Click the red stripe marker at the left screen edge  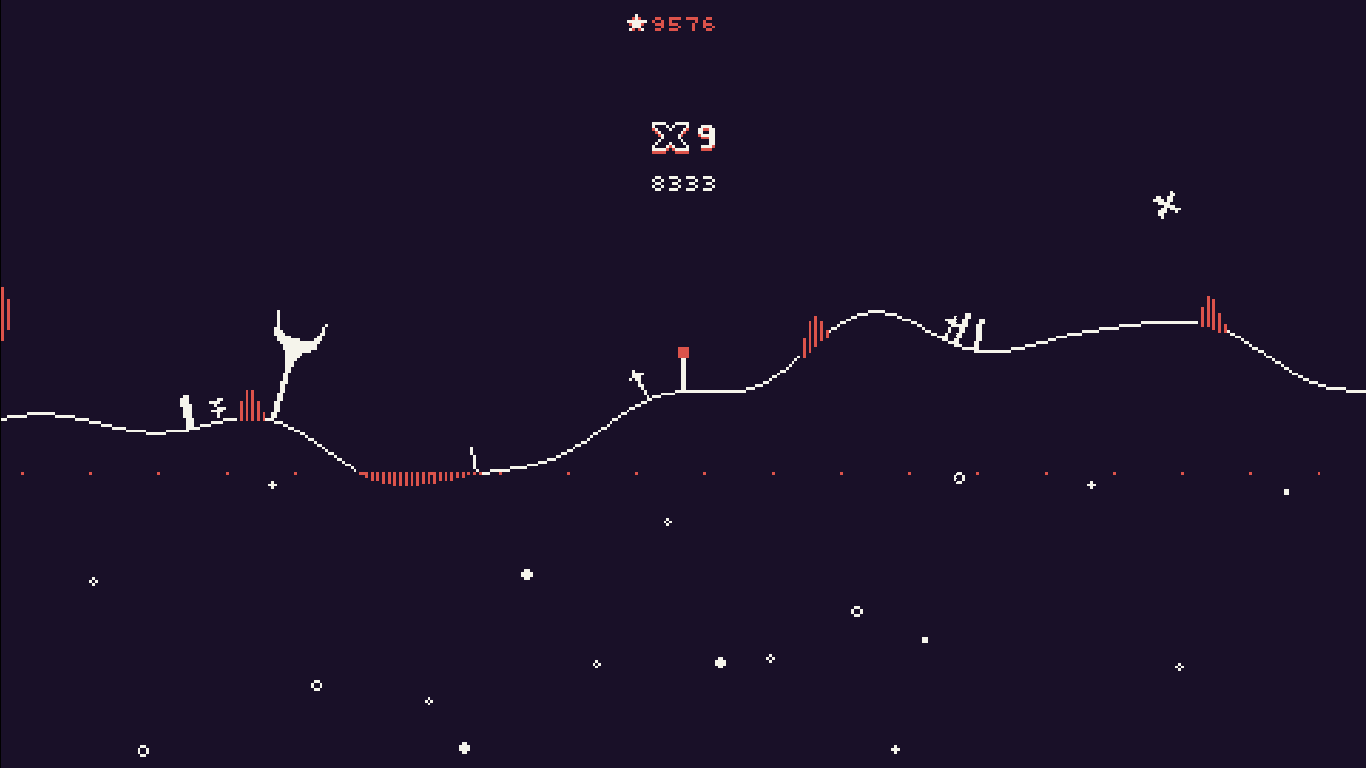click(4, 312)
